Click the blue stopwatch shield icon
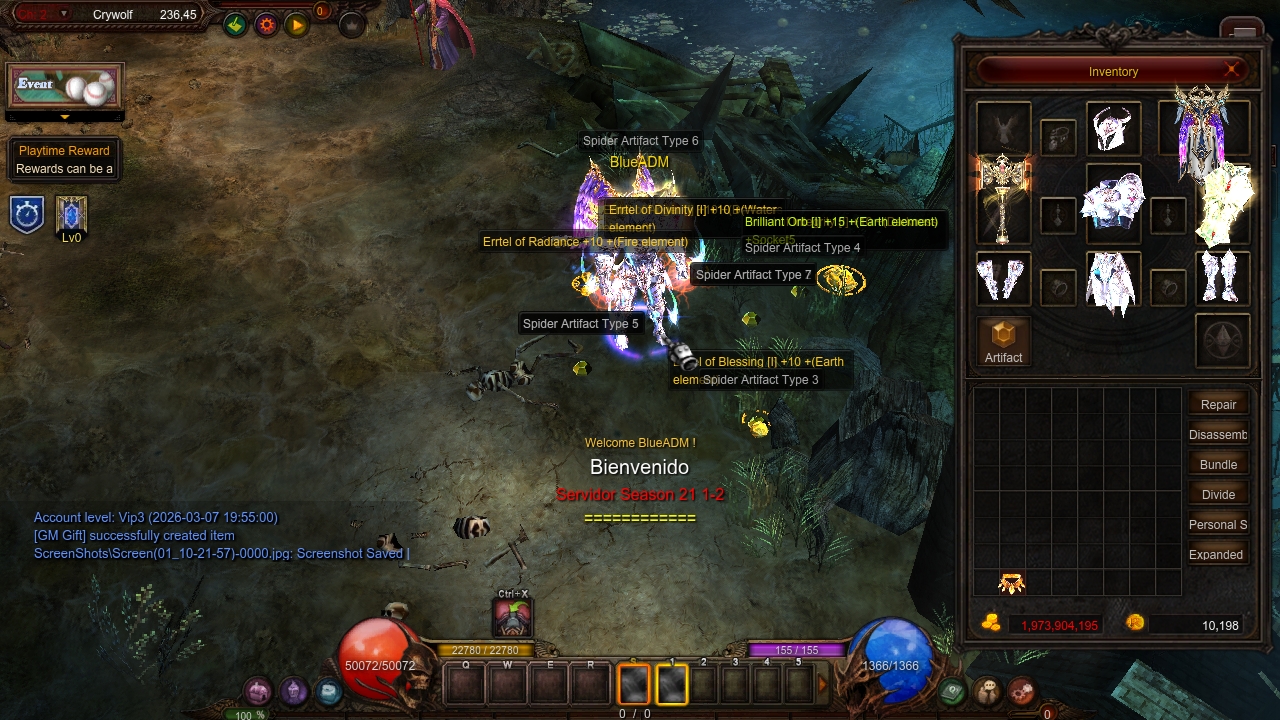The image size is (1280, 720). [27, 215]
